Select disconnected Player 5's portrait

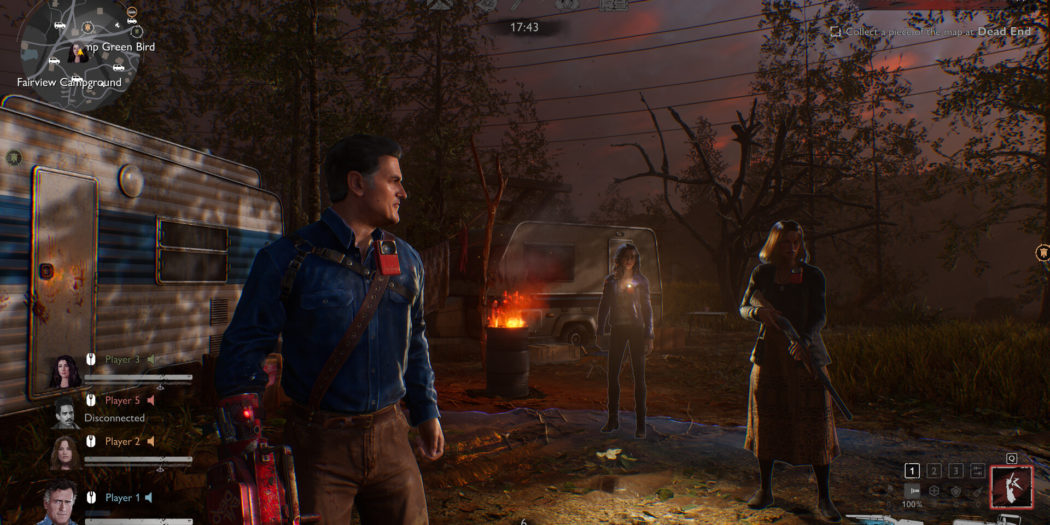(66, 411)
